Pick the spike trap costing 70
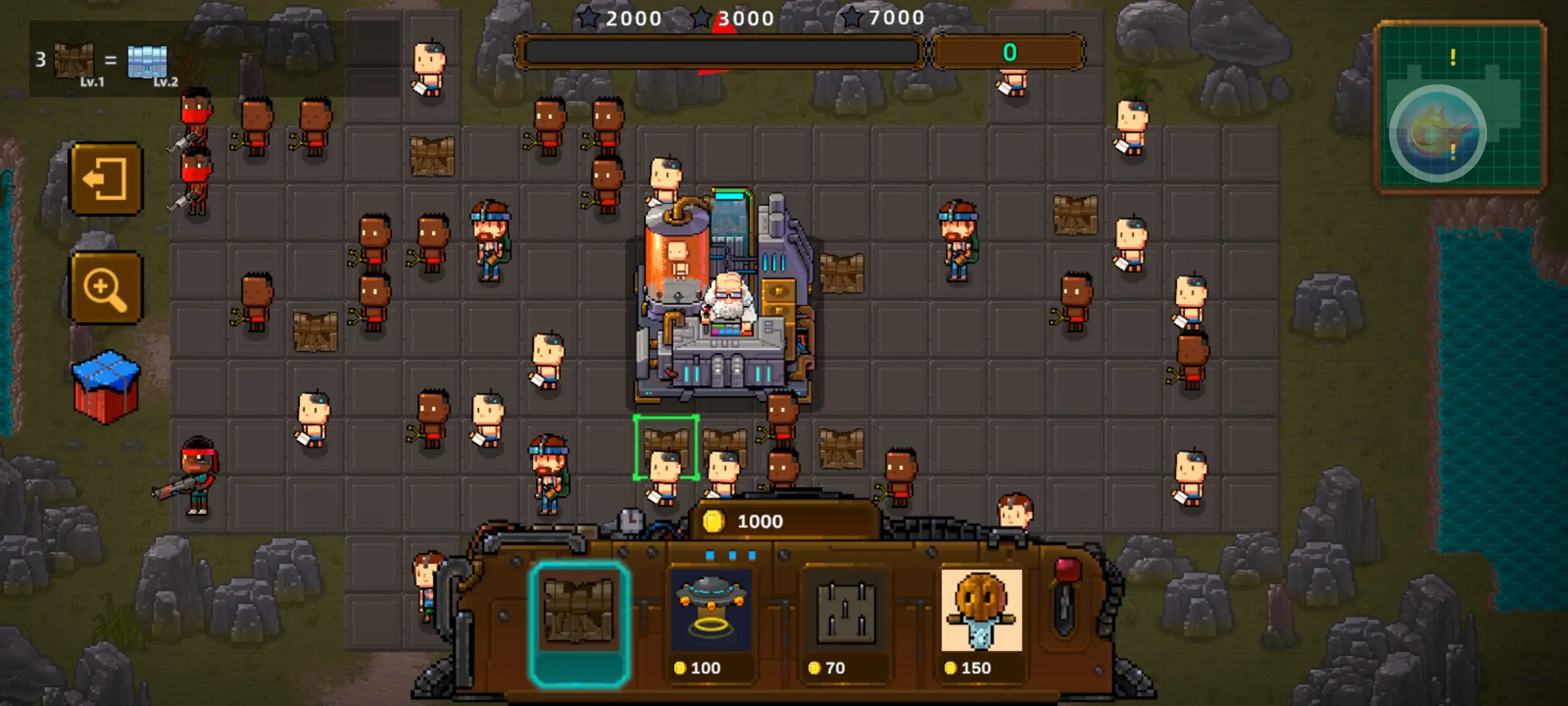Screen dimensions: 1568x706 (x=845, y=622)
